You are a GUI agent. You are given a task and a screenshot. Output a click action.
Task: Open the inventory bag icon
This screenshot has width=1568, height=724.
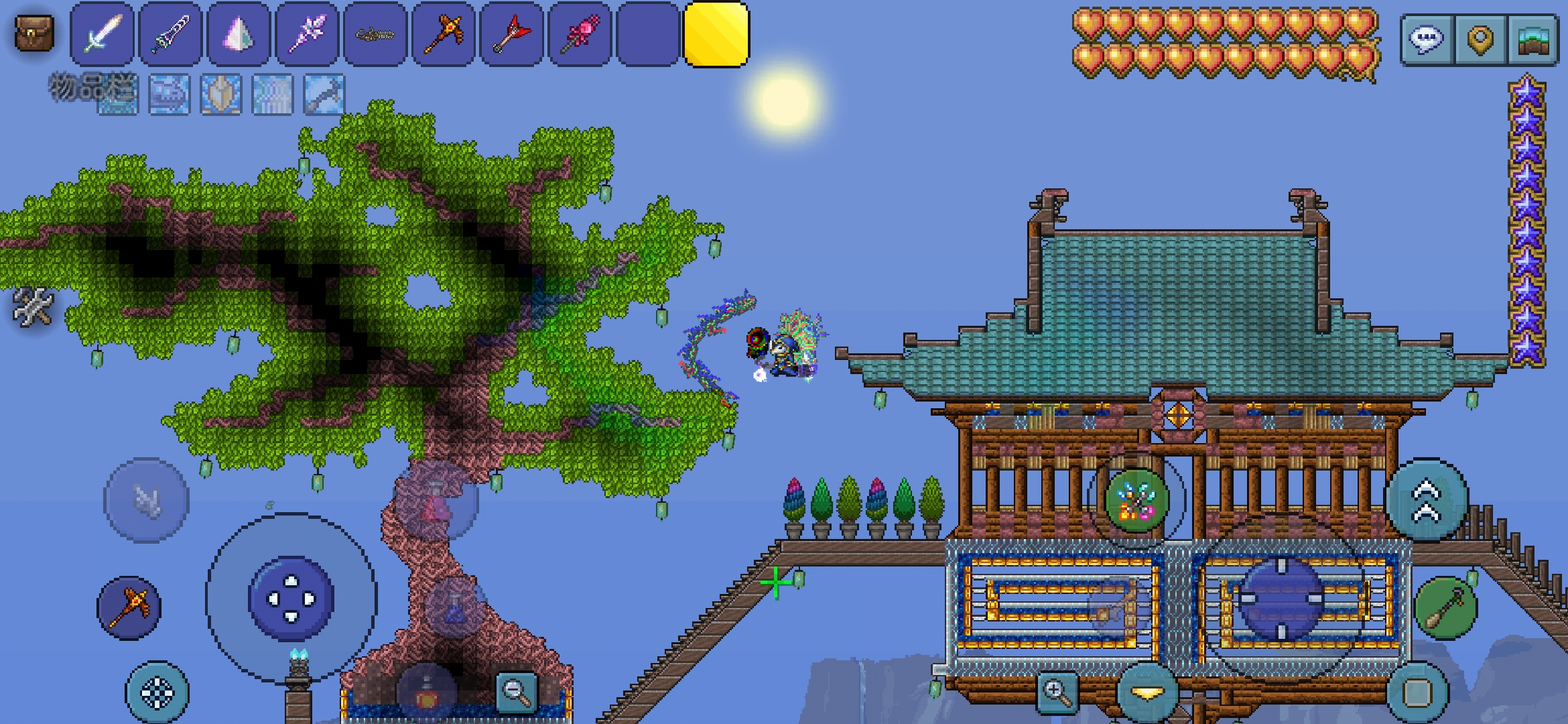pyautogui.click(x=34, y=33)
